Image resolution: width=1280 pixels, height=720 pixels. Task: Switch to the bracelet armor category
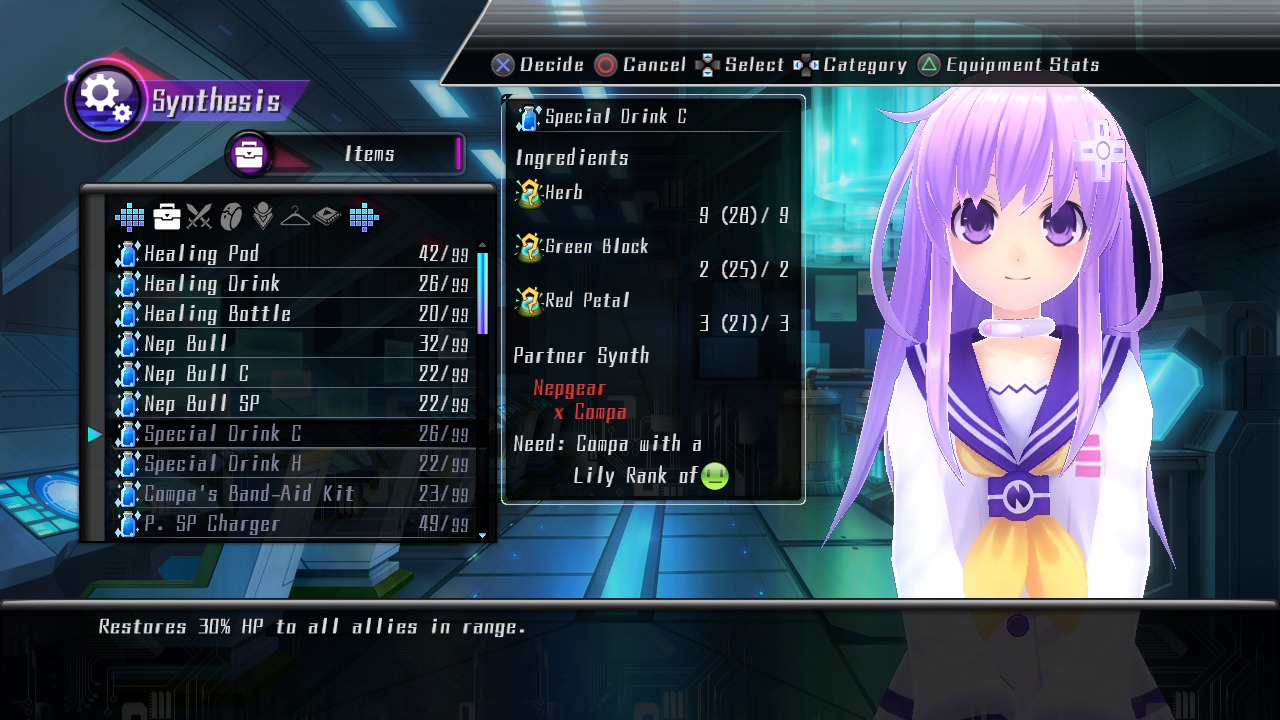tap(231, 216)
